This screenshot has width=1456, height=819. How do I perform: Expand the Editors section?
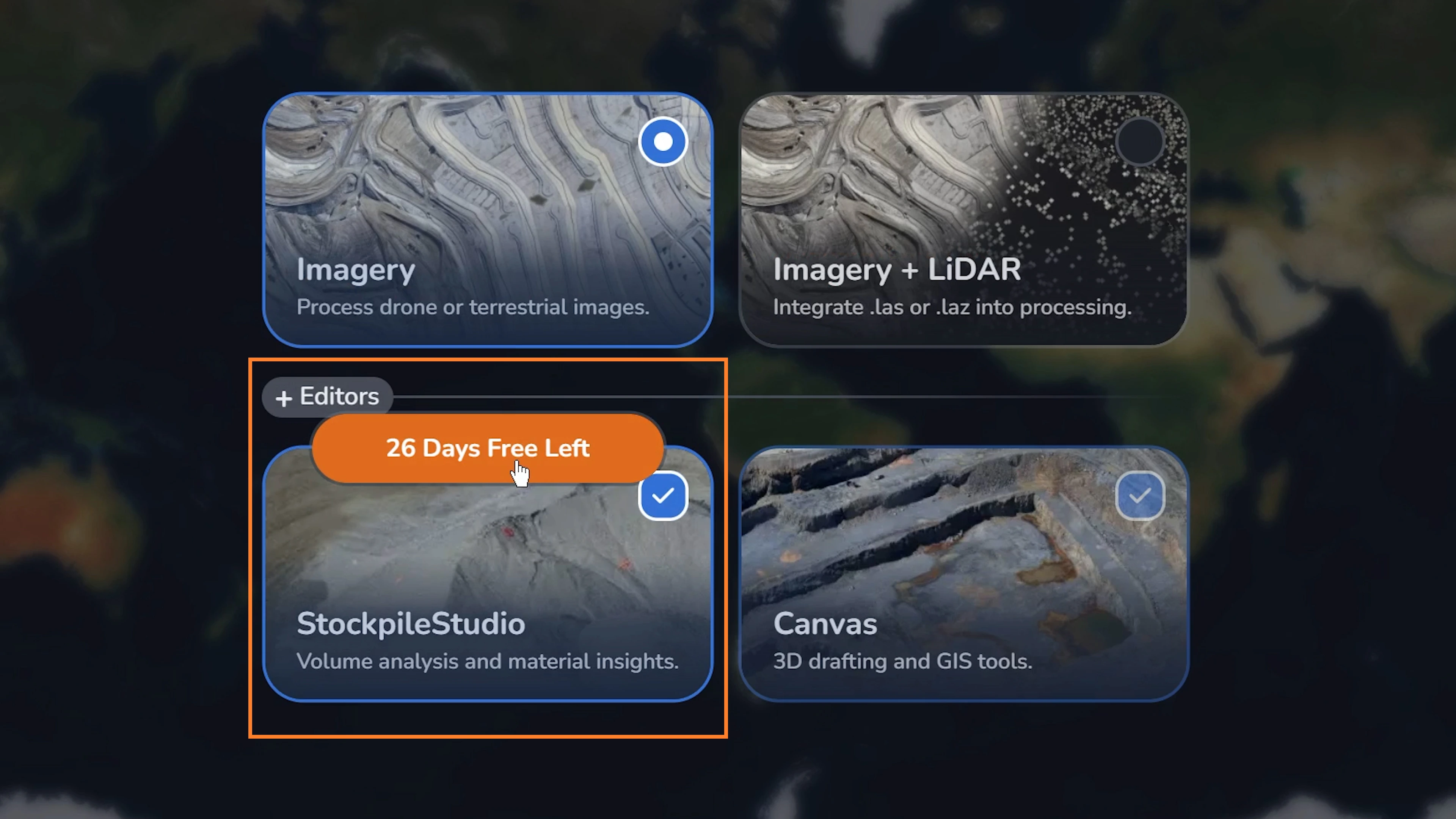(x=327, y=397)
